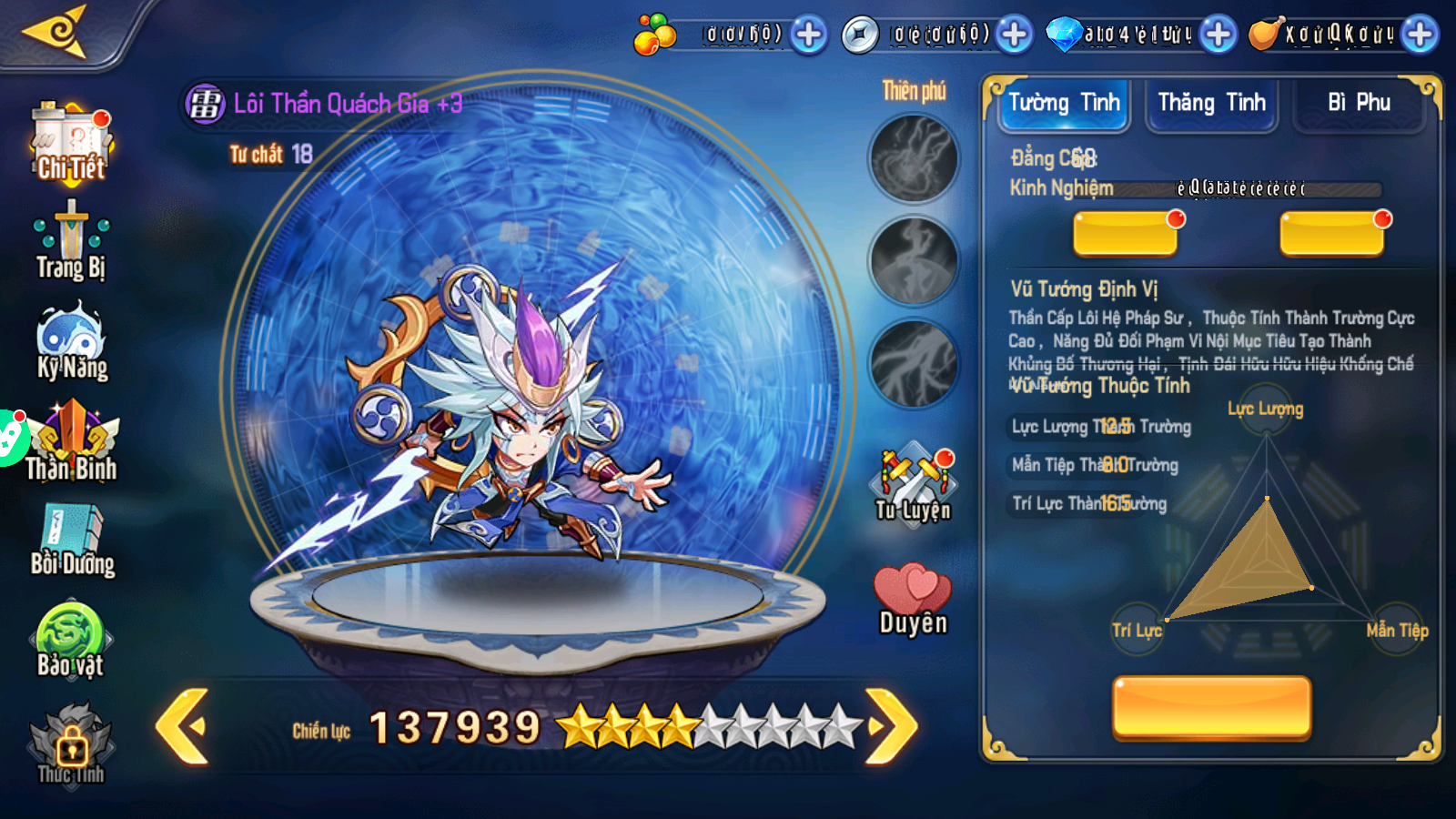Select the locked Thức Tỉnh awakening icon
This screenshot has width=1456, height=819.
[x=71, y=743]
